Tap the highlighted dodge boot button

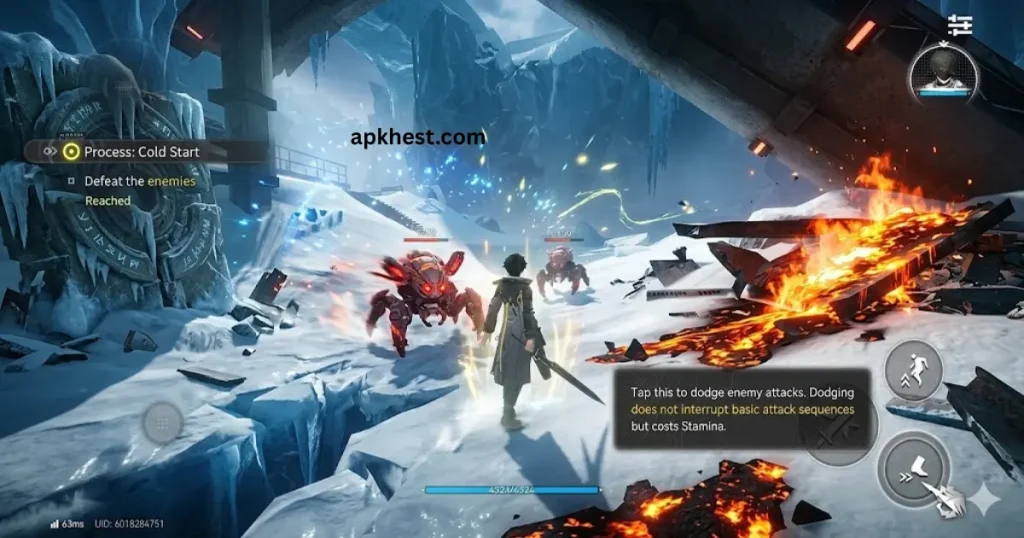(x=914, y=468)
